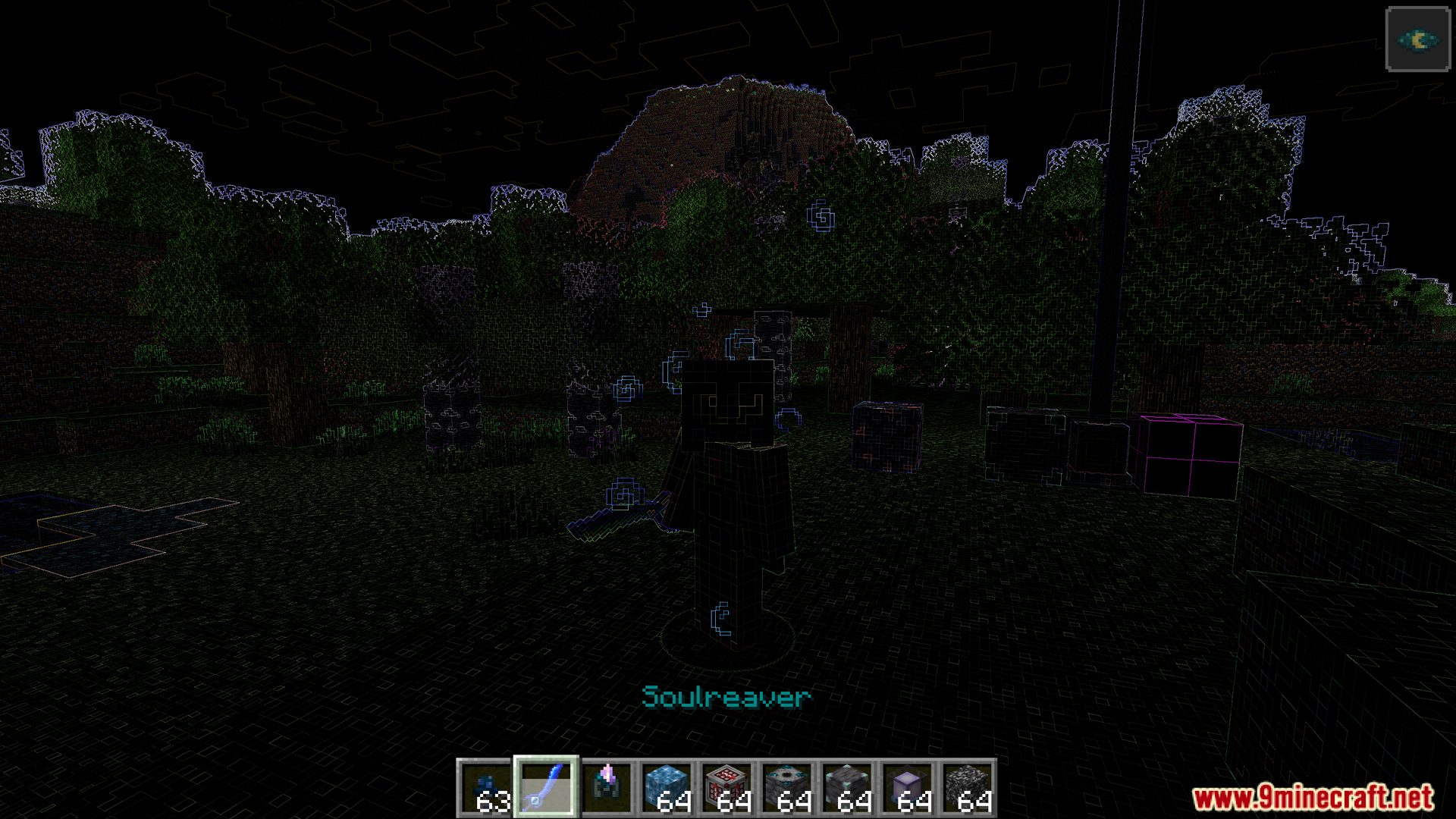1456x819 pixels.
Task: Select the dark blue berries slot
Action: [486, 787]
